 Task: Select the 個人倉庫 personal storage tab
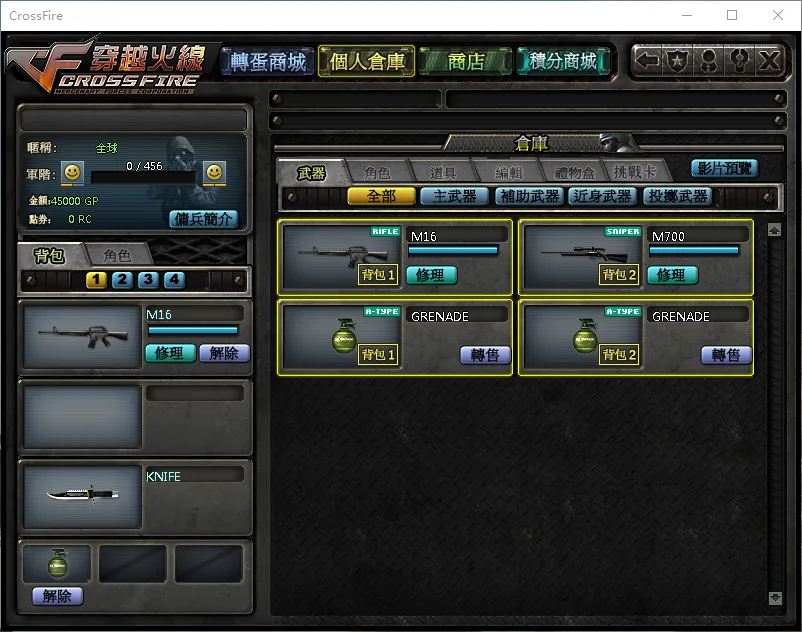click(x=367, y=62)
